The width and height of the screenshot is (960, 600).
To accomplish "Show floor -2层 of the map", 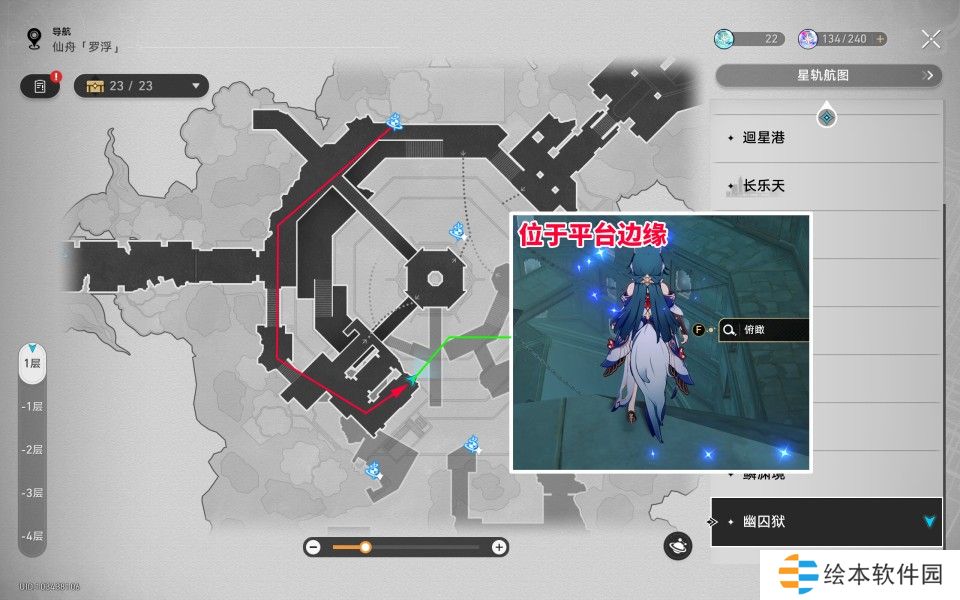I will click(x=33, y=449).
